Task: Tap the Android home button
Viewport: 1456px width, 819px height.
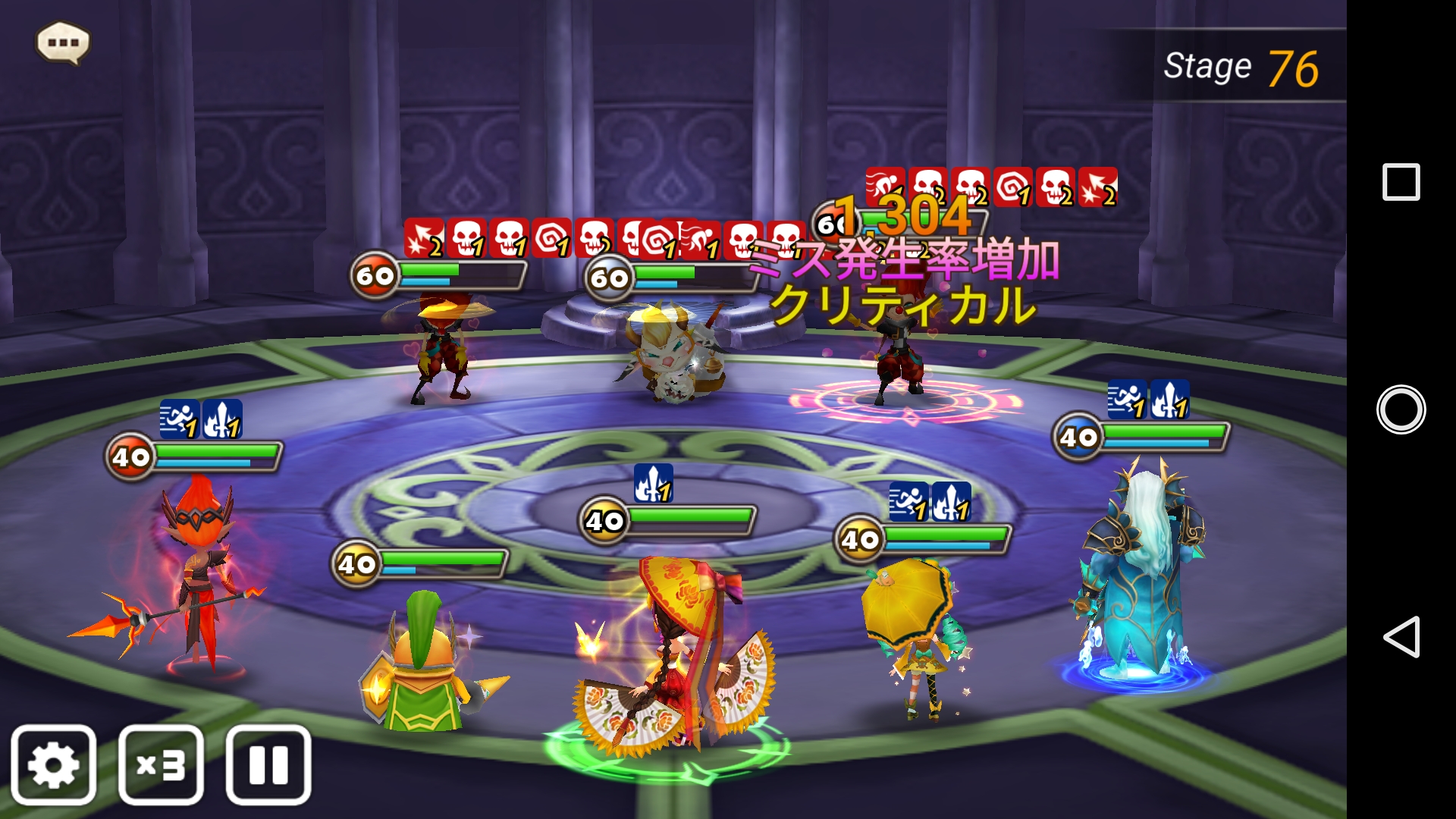Action: click(x=1401, y=409)
